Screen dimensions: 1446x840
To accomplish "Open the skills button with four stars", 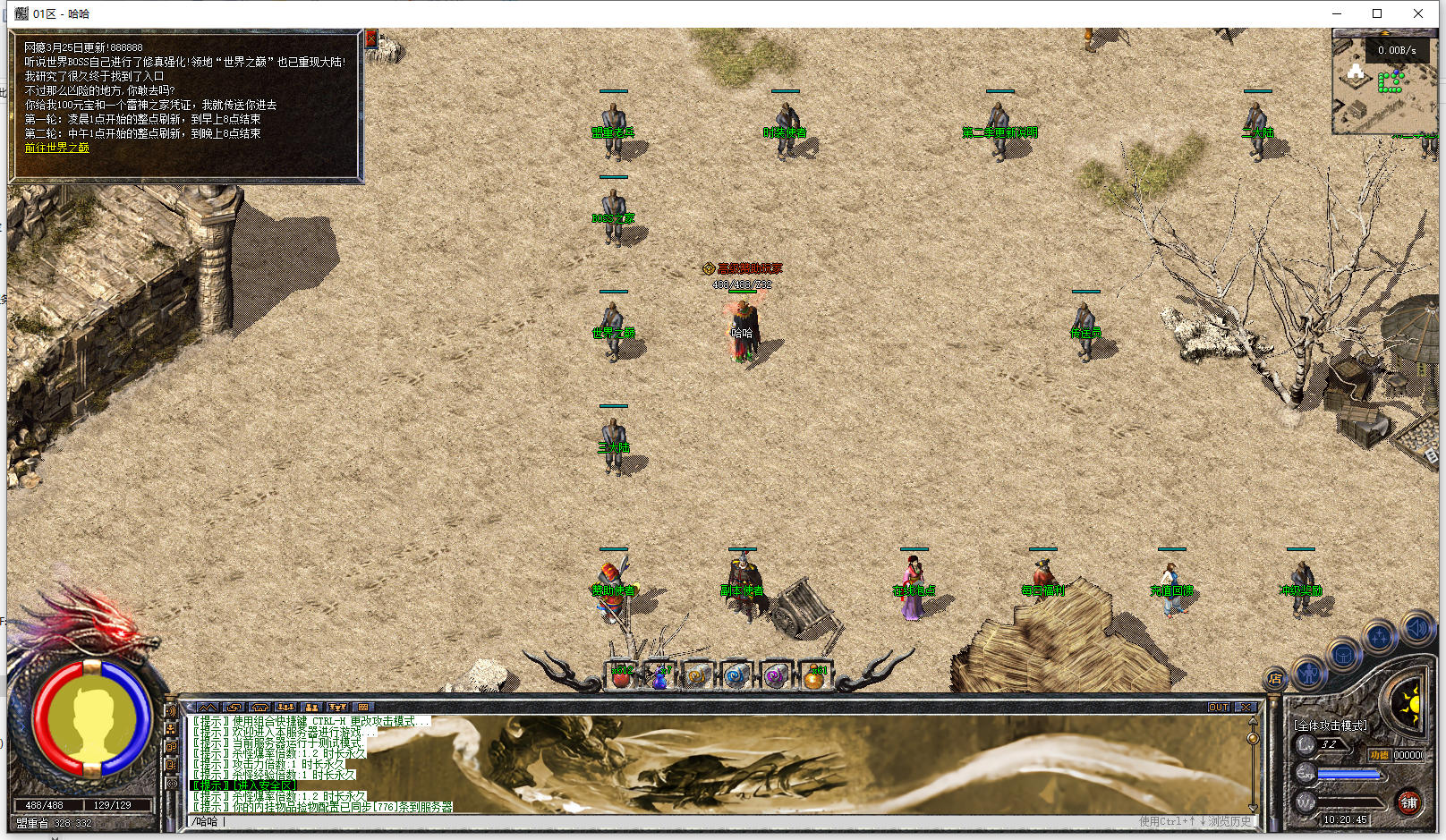I will 1380,637.
